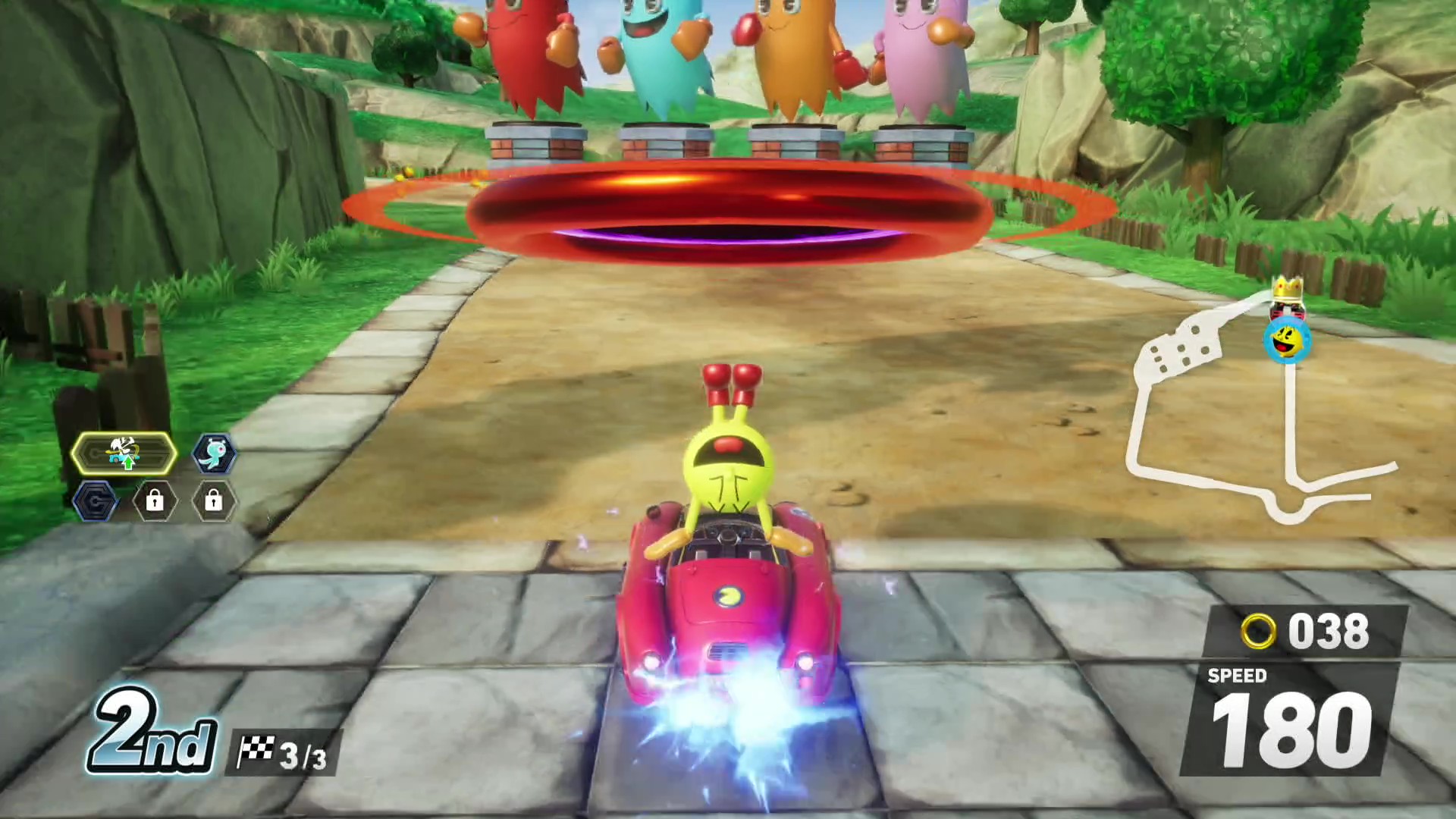Select the dark hexagonal item slot icon
This screenshot has height=819, width=1456.
point(97,501)
